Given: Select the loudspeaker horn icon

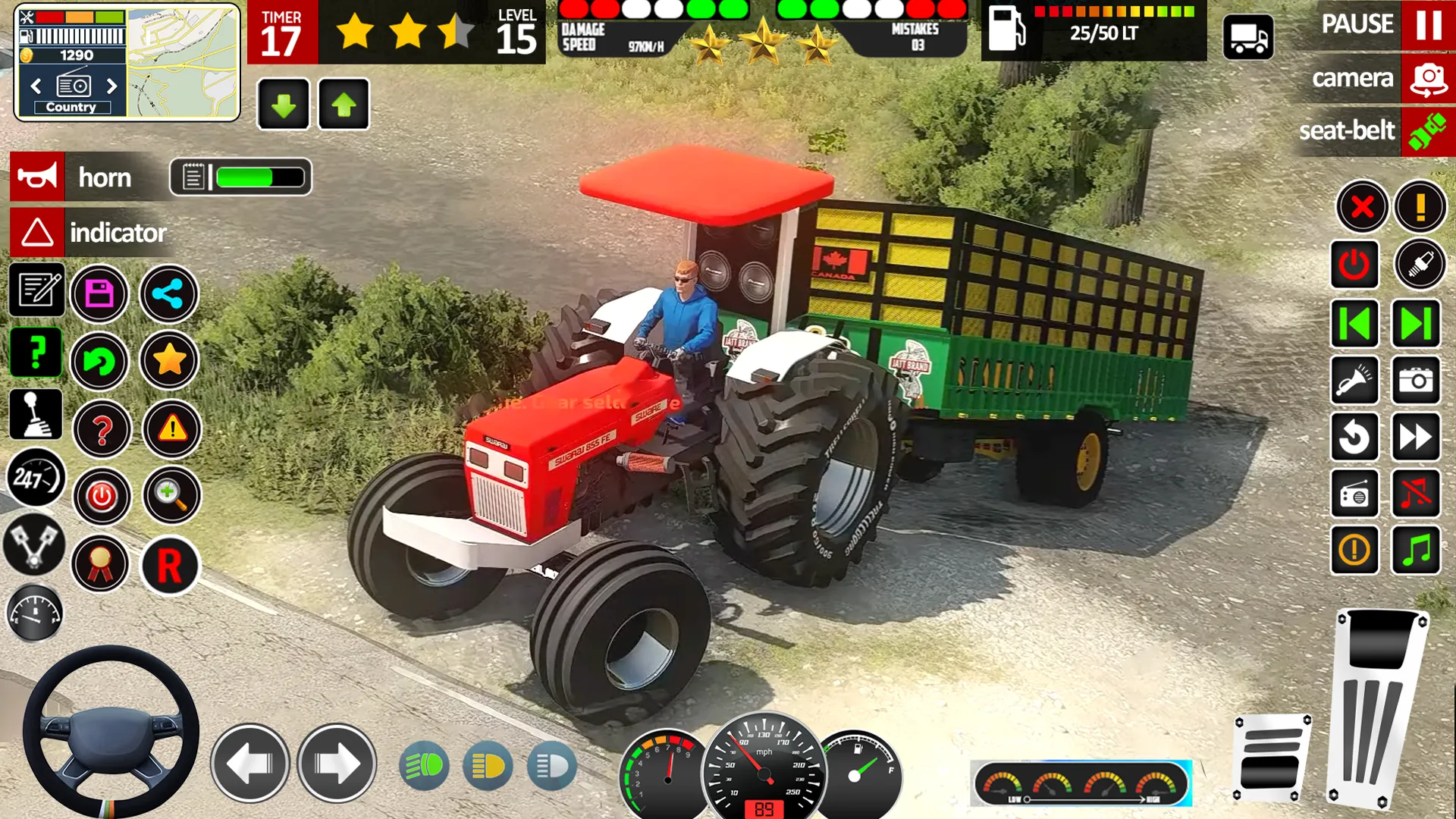Looking at the screenshot, I should pos(37,177).
